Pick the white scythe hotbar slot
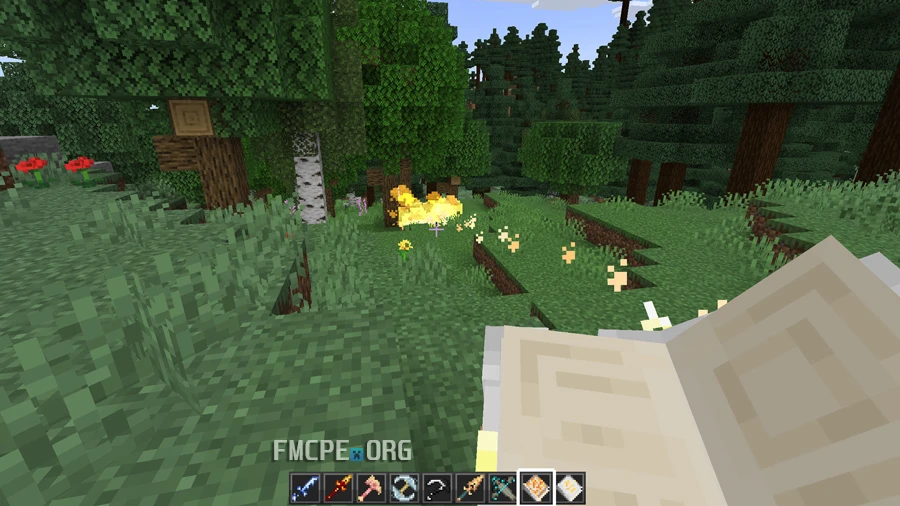Viewport: 900px width, 506px height. coord(437,488)
